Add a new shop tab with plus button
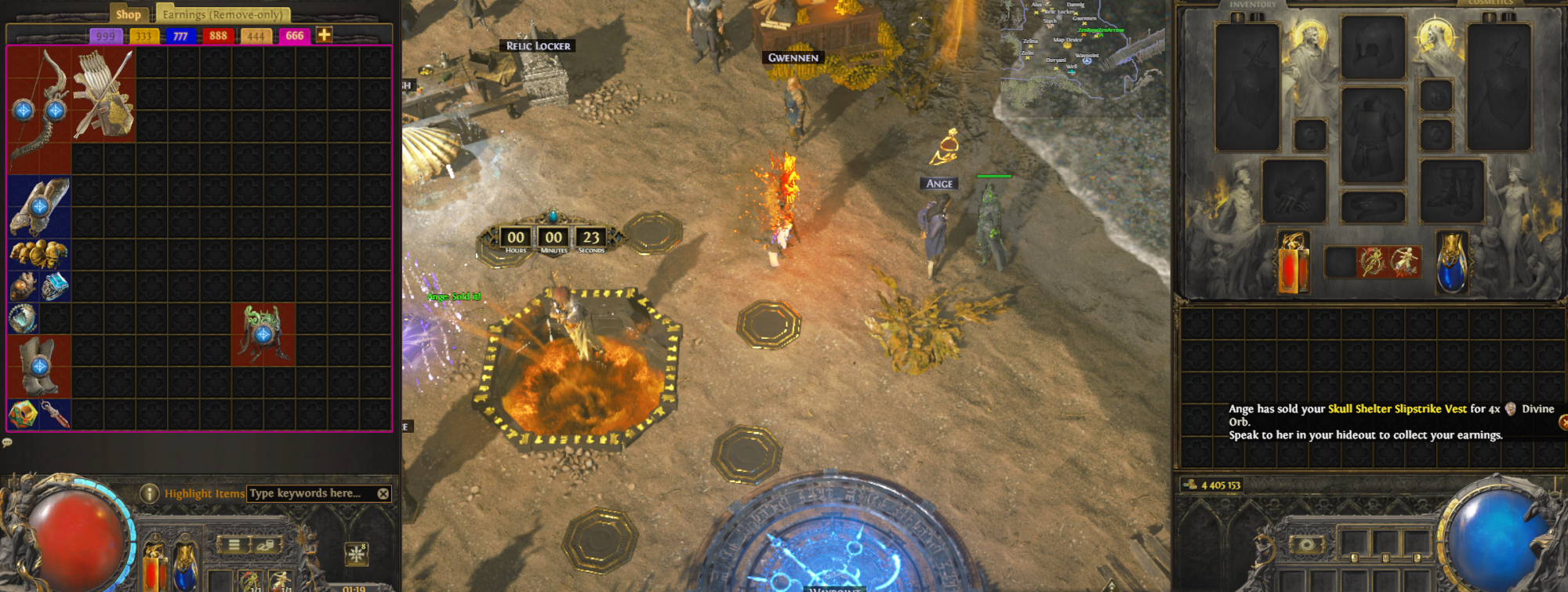This screenshot has height=592, width=1568. click(x=324, y=35)
